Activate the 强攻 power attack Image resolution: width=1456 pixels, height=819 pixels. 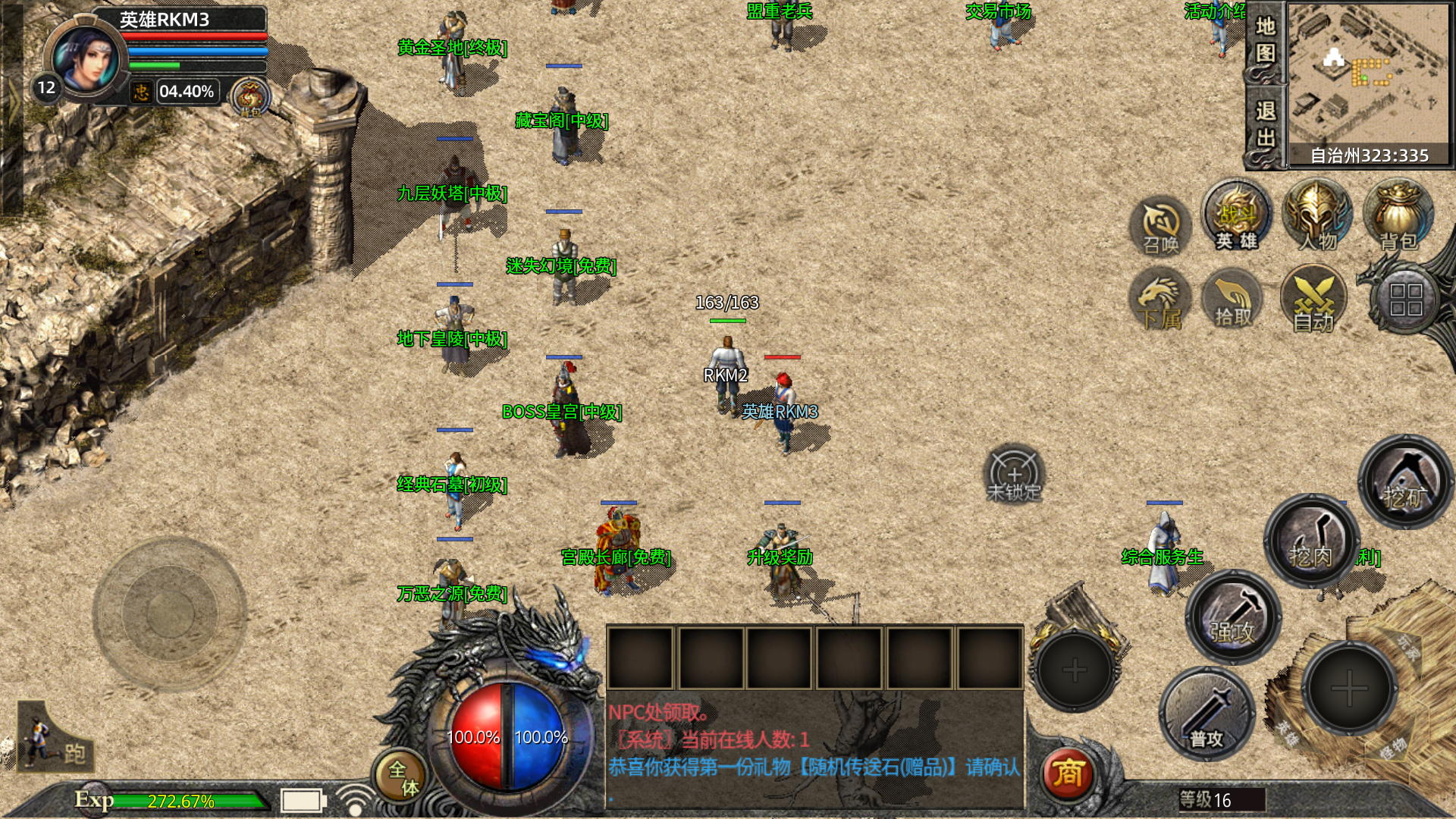tap(1233, 617)
